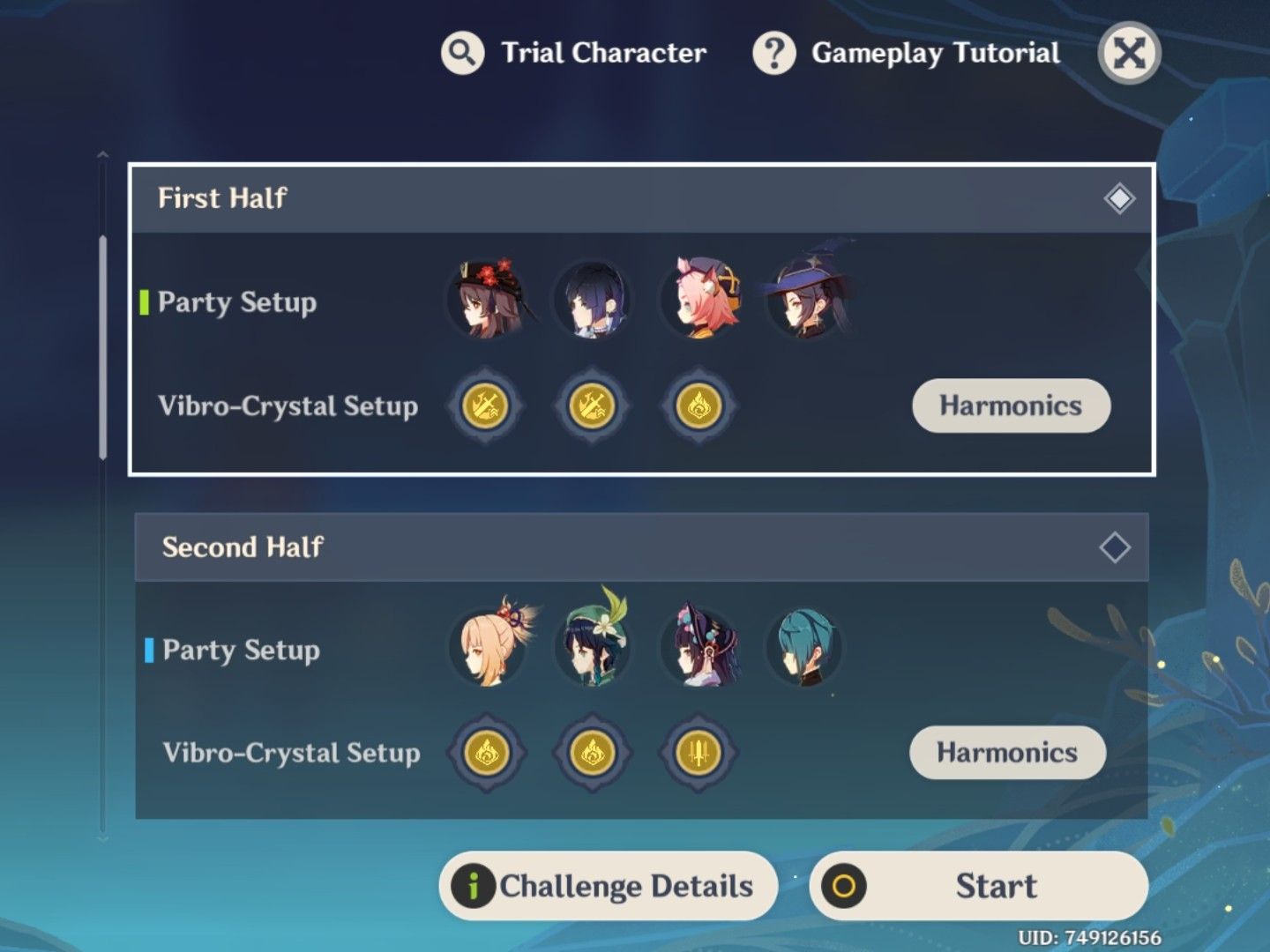The height and width of the screenshot is (952, 1270).
Task: Open the Gameplay Tutorial question mark
Action: pos(773,53)
